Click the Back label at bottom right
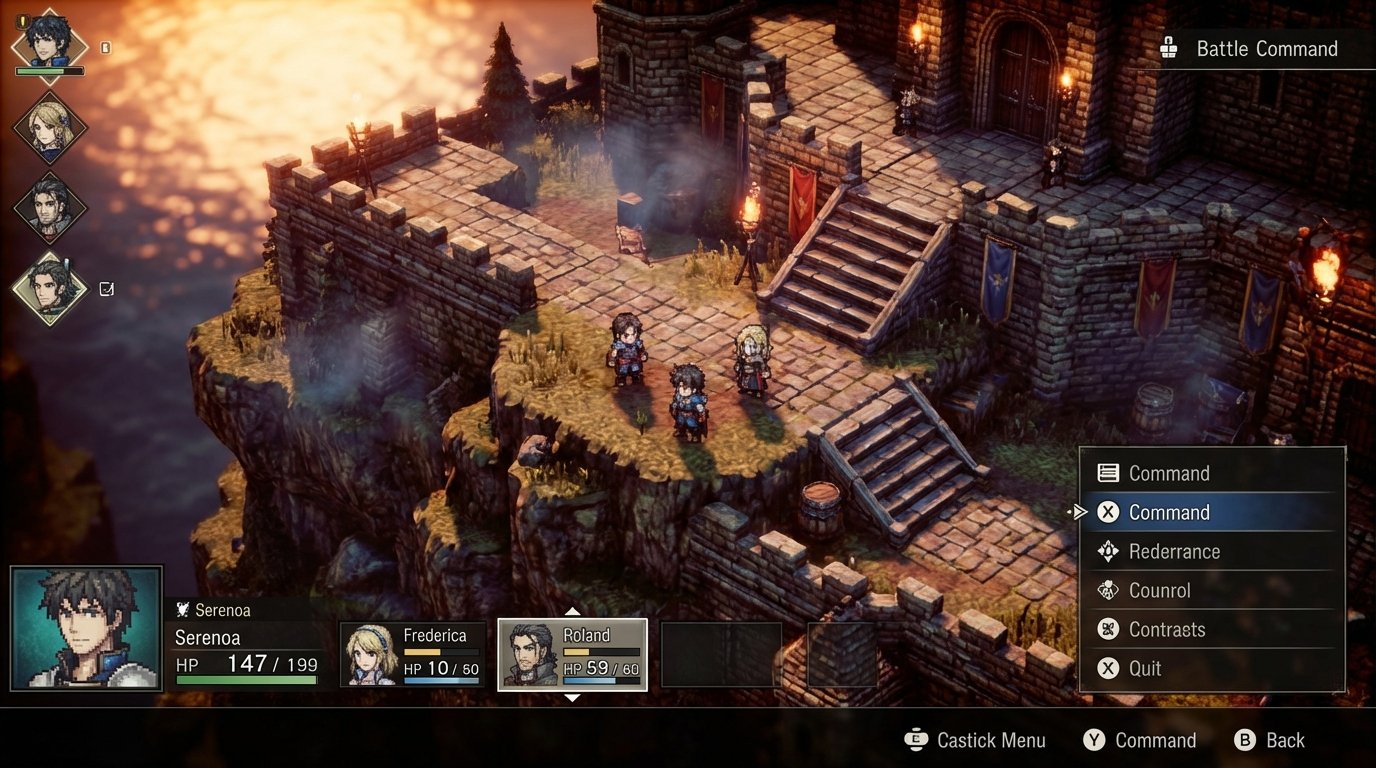 click(1285, 740)
